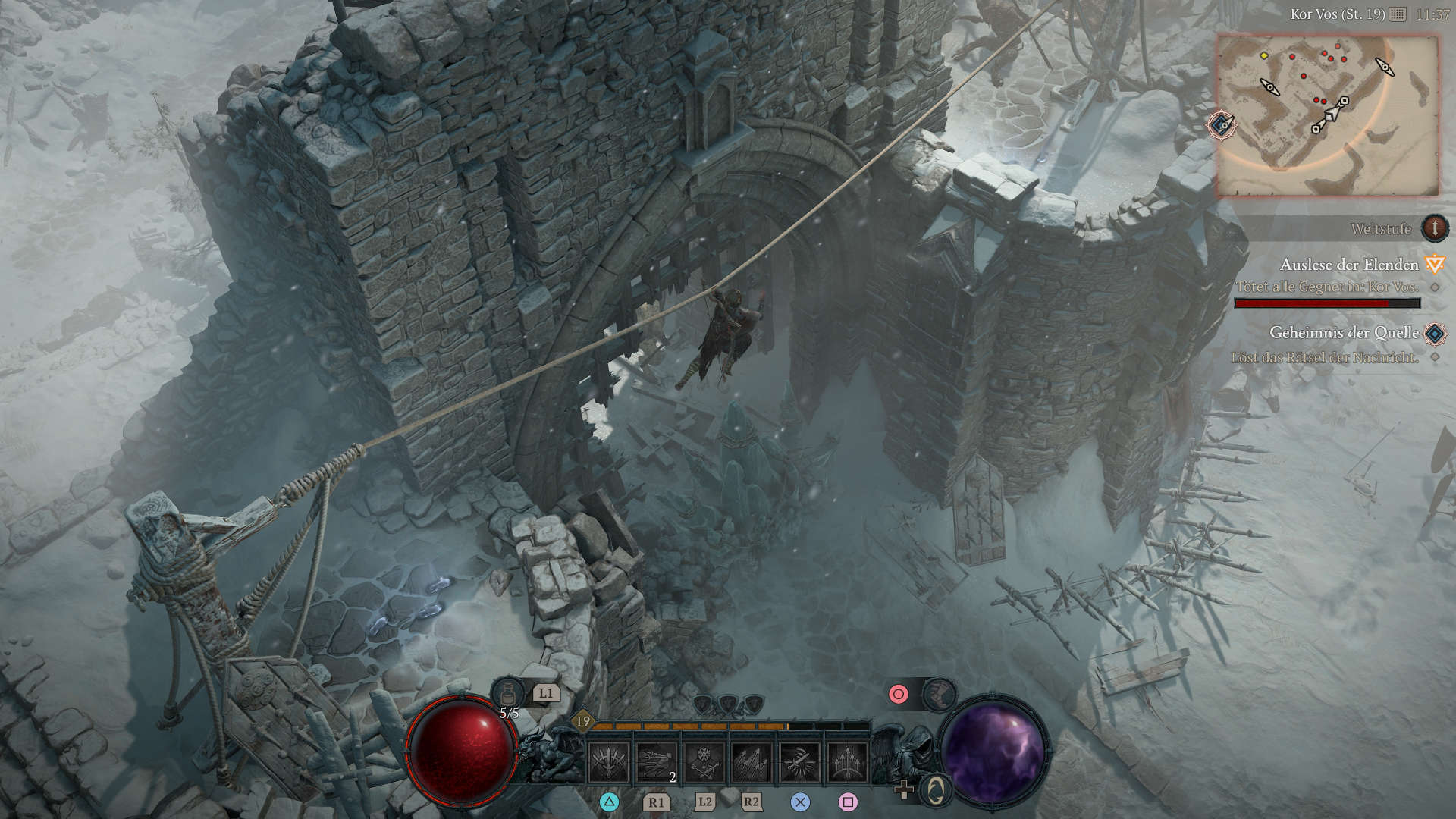Activate the bow multi-arrow volley skill

[x=847, y=761]
